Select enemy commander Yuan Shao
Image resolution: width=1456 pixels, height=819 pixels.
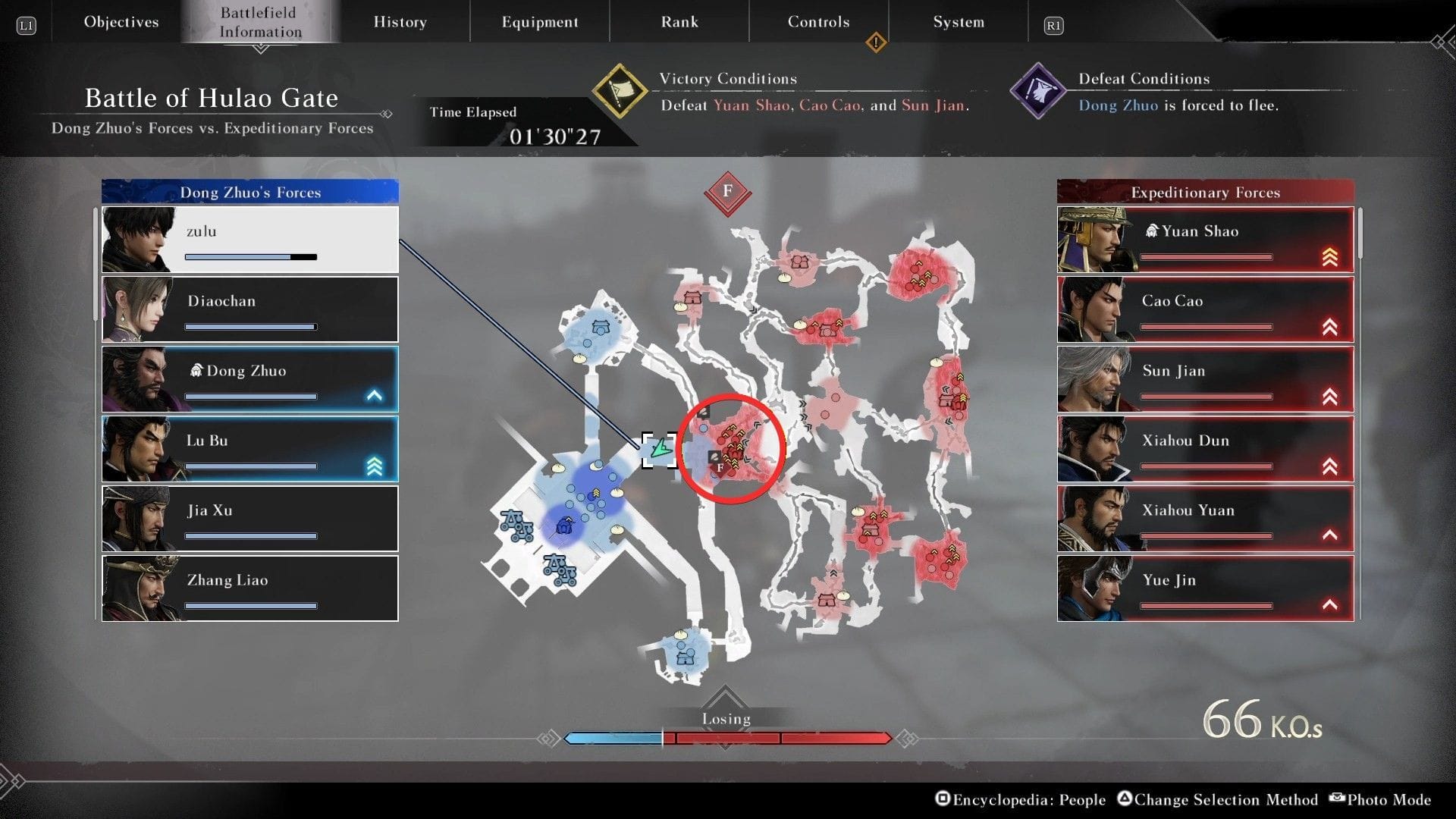(1205, 240)
